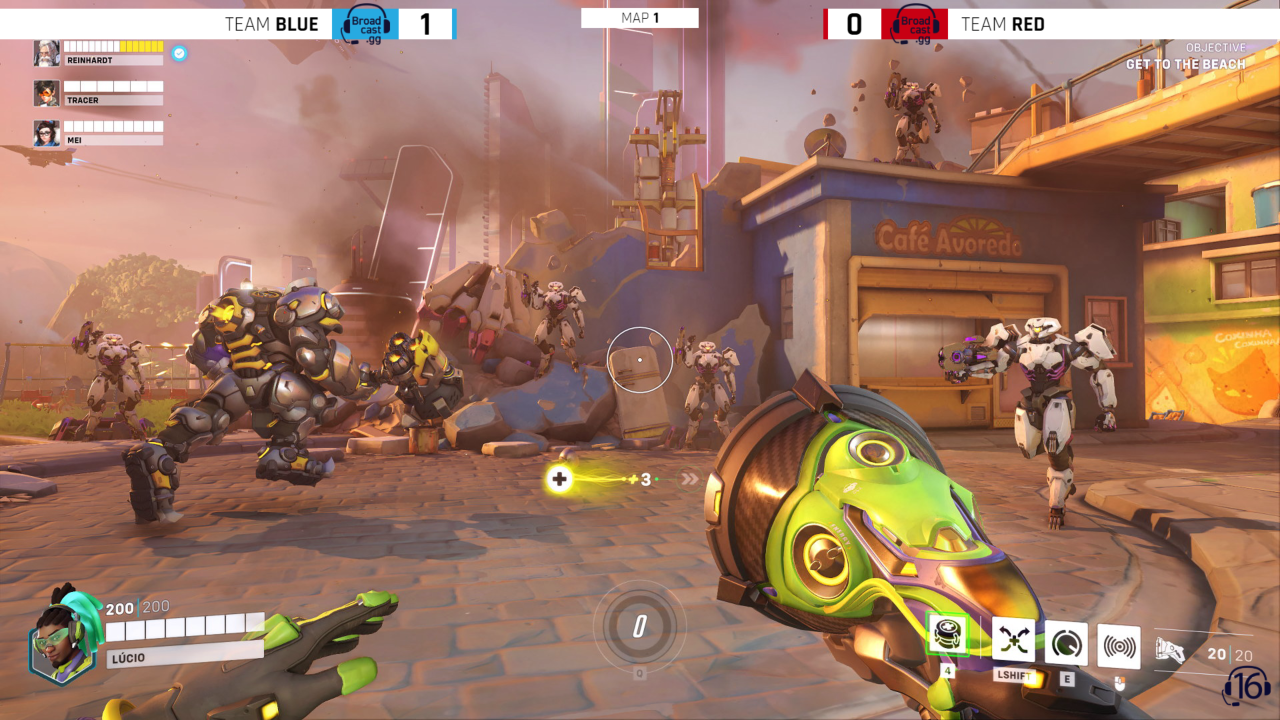1280x720 pixels.
Task: Trigger the dial-shaped ability icon
Action: (1066, 643)
